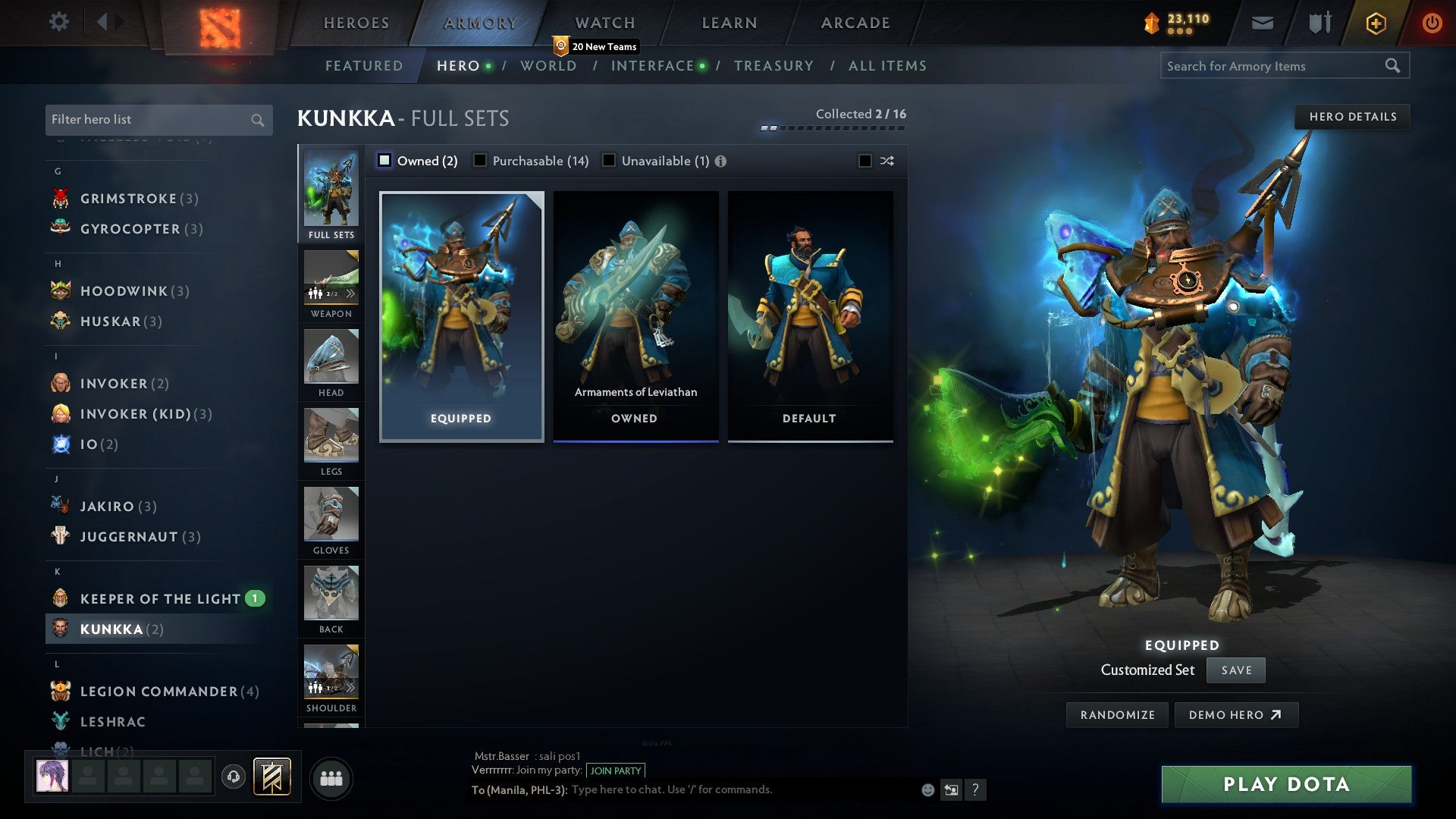
Task: Open the WATCH menu item
Action: [604, 22]
